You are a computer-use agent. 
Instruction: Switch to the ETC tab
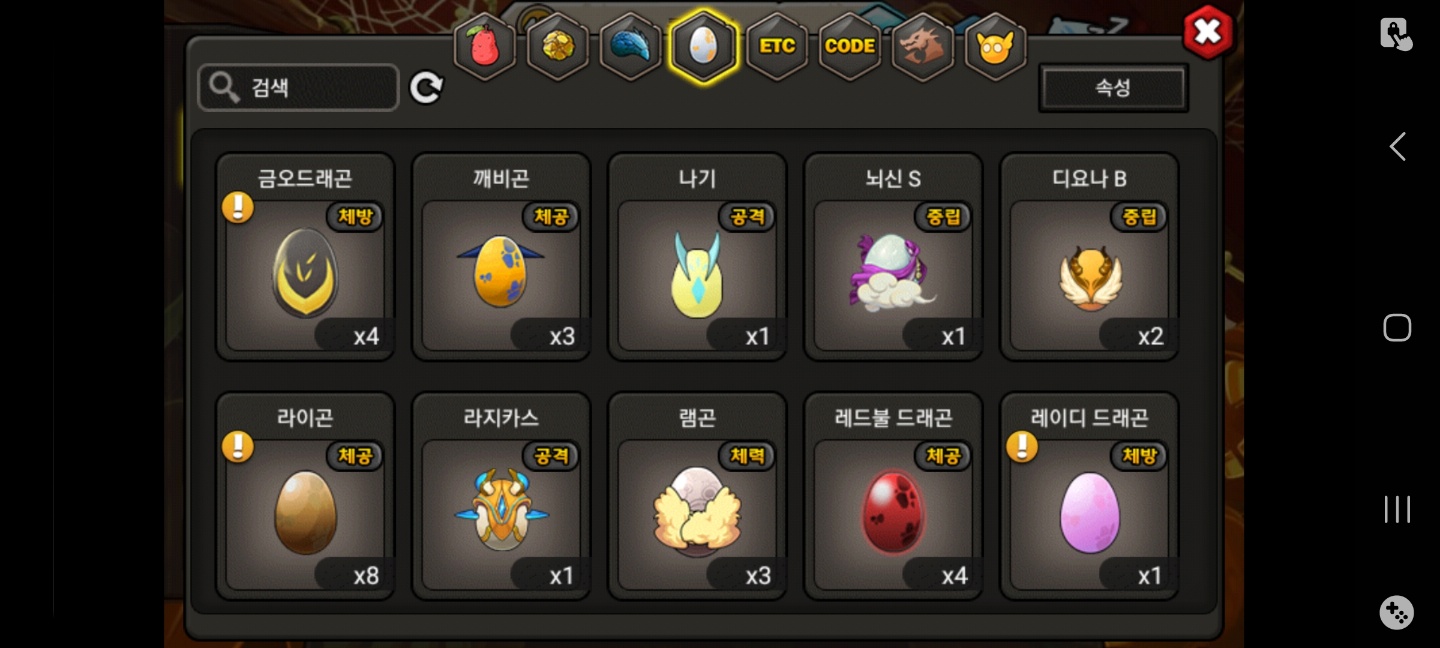point(777,46)
